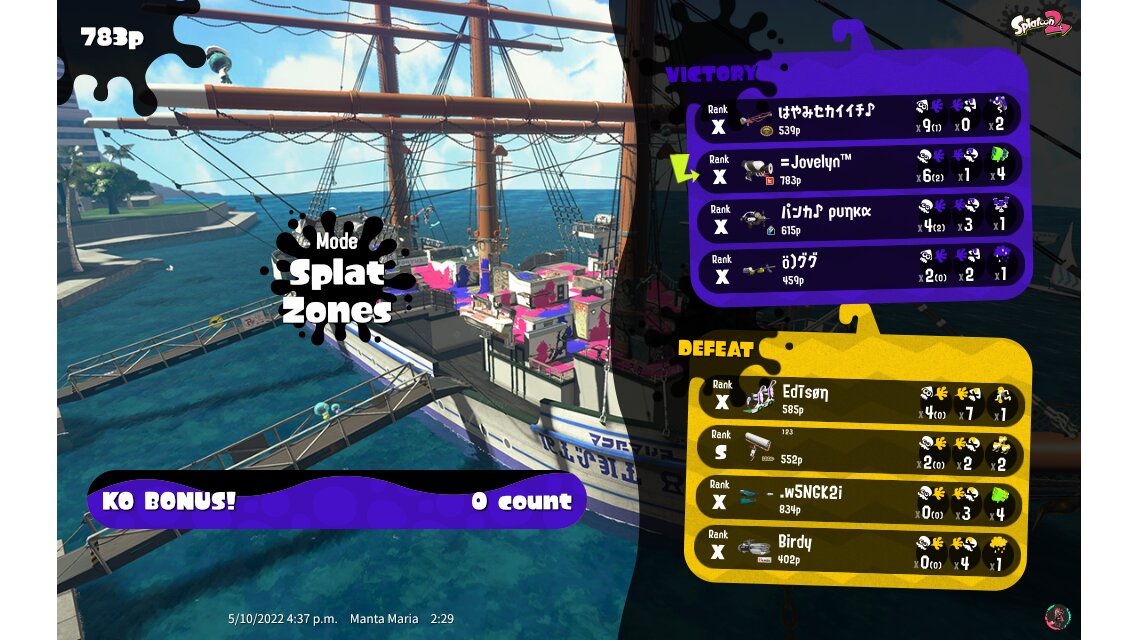
Task: Select the victory player with 459p
Action: pyautogui.click(x=859, y=268)
